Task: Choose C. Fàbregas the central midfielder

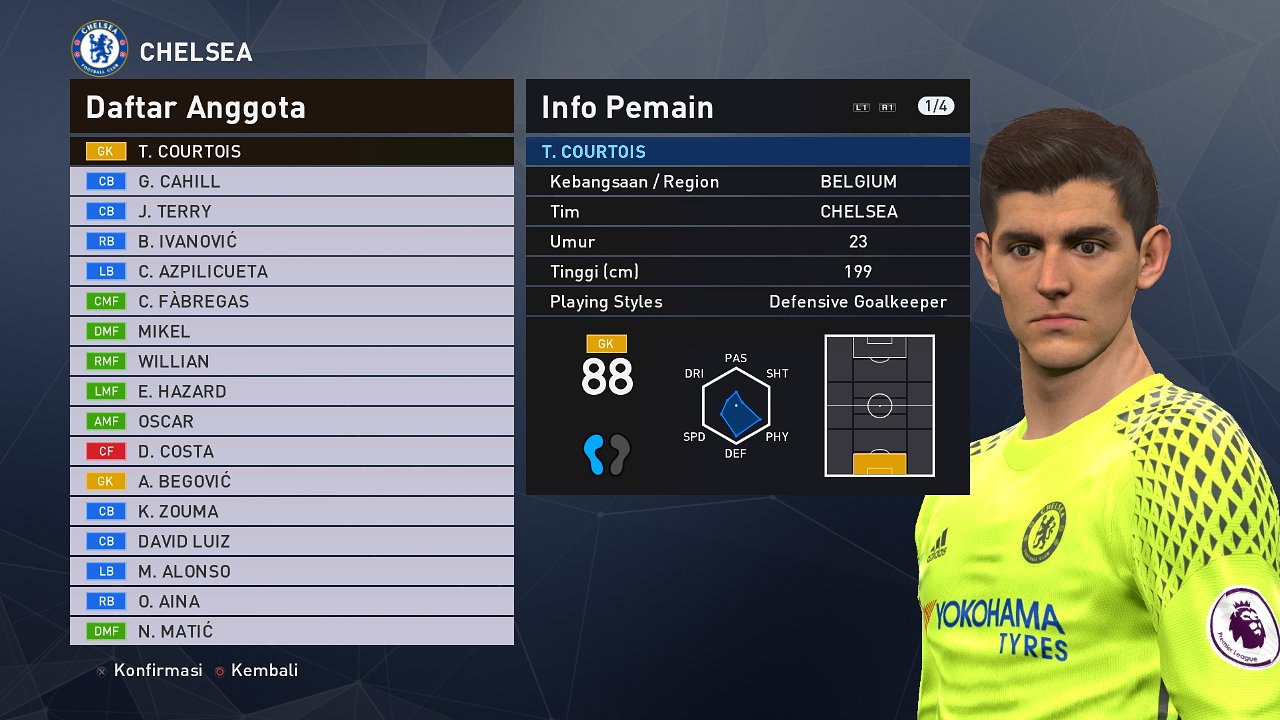Action: 291,302
